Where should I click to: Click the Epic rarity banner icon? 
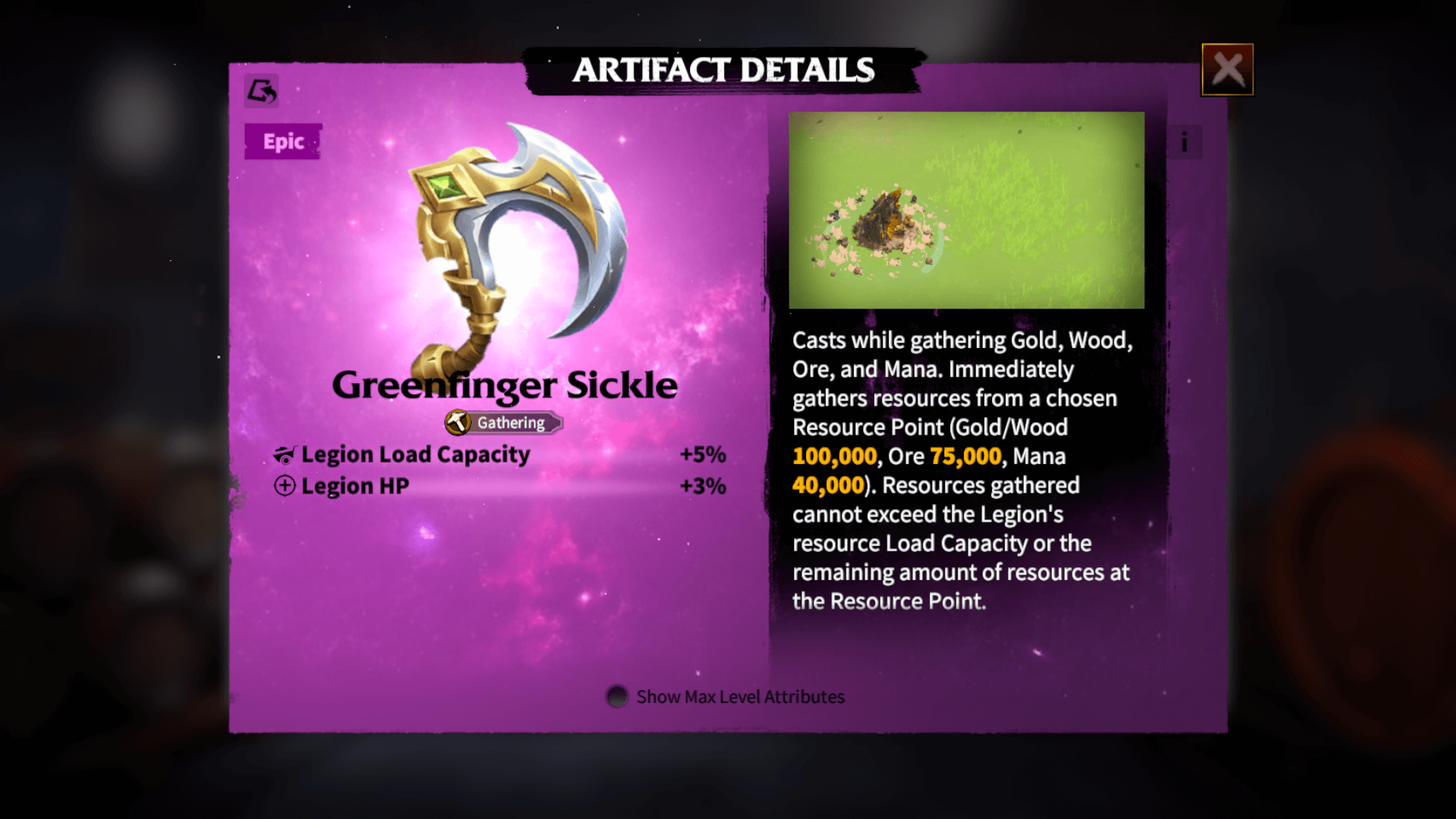coord(282,141)
